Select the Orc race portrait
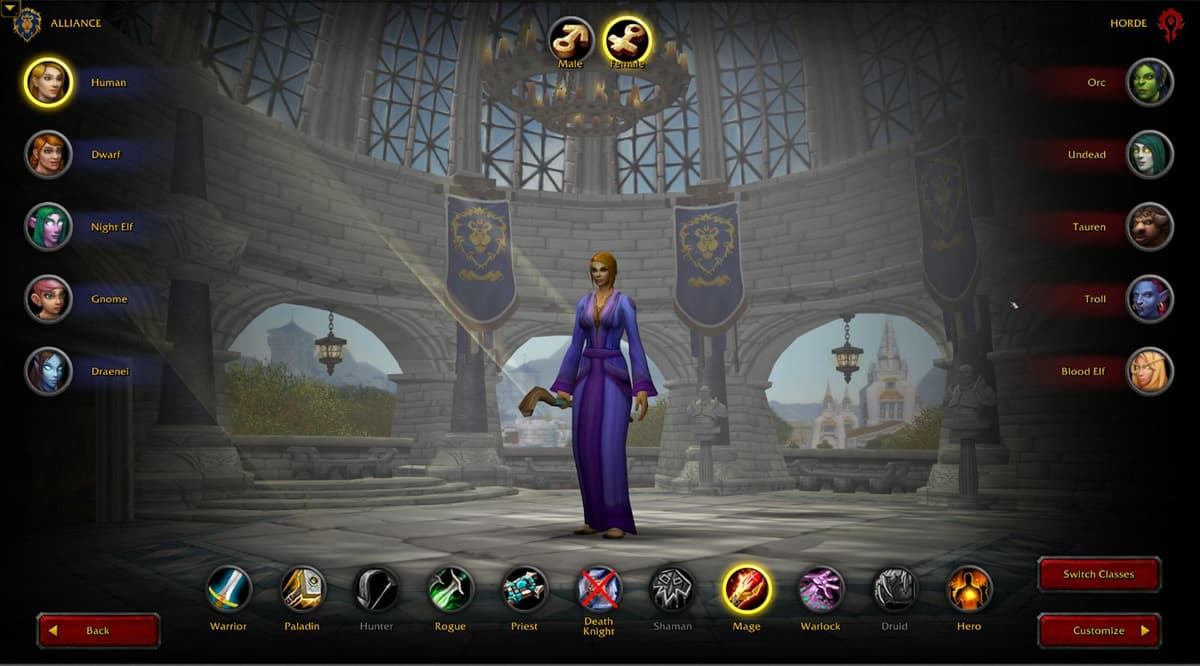This screenshot has height=666, width=1200. pyautogui.click(x=1150, y=83)
